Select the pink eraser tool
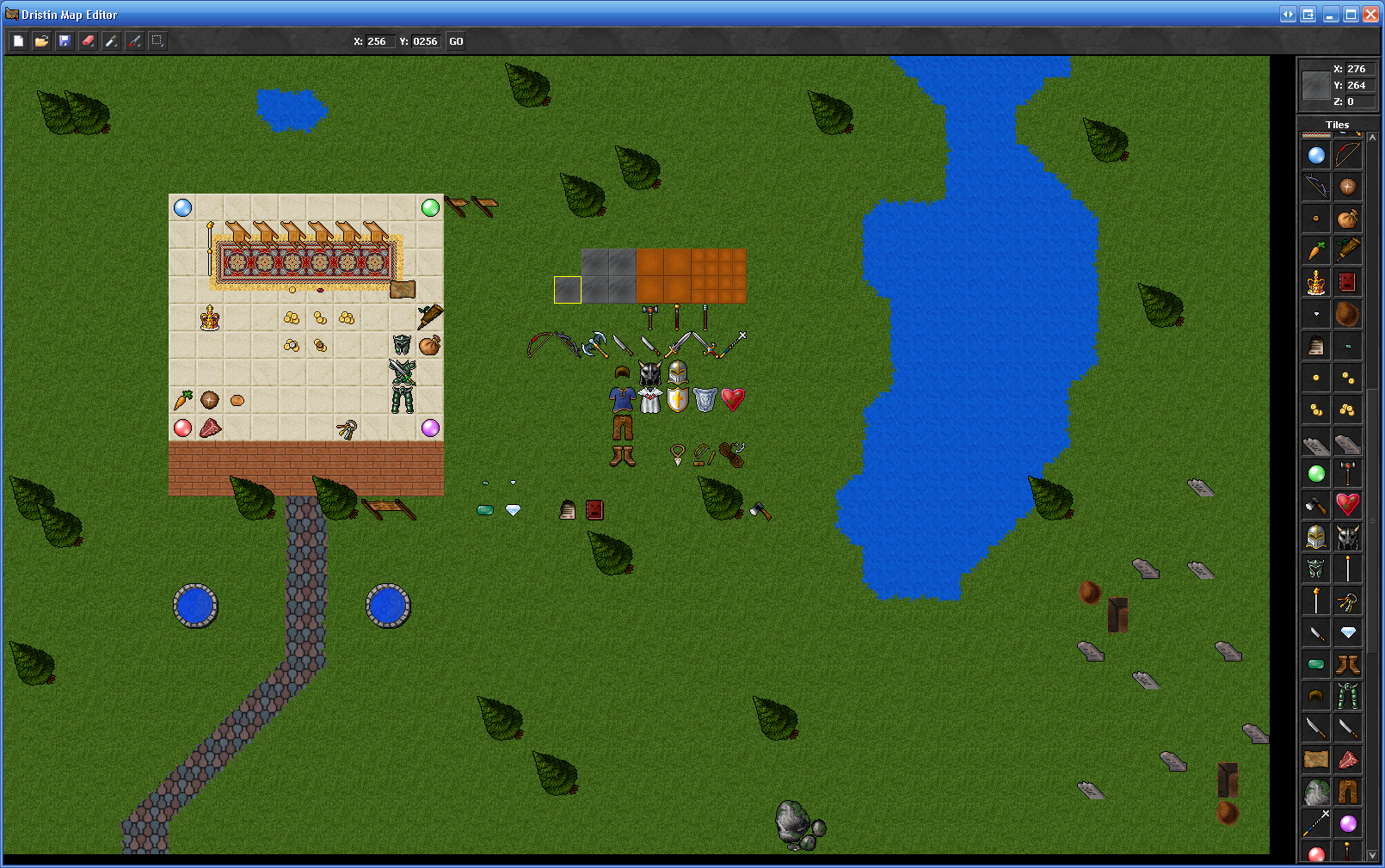This screenshot has width=1385, height=868. tap(88, 41)
